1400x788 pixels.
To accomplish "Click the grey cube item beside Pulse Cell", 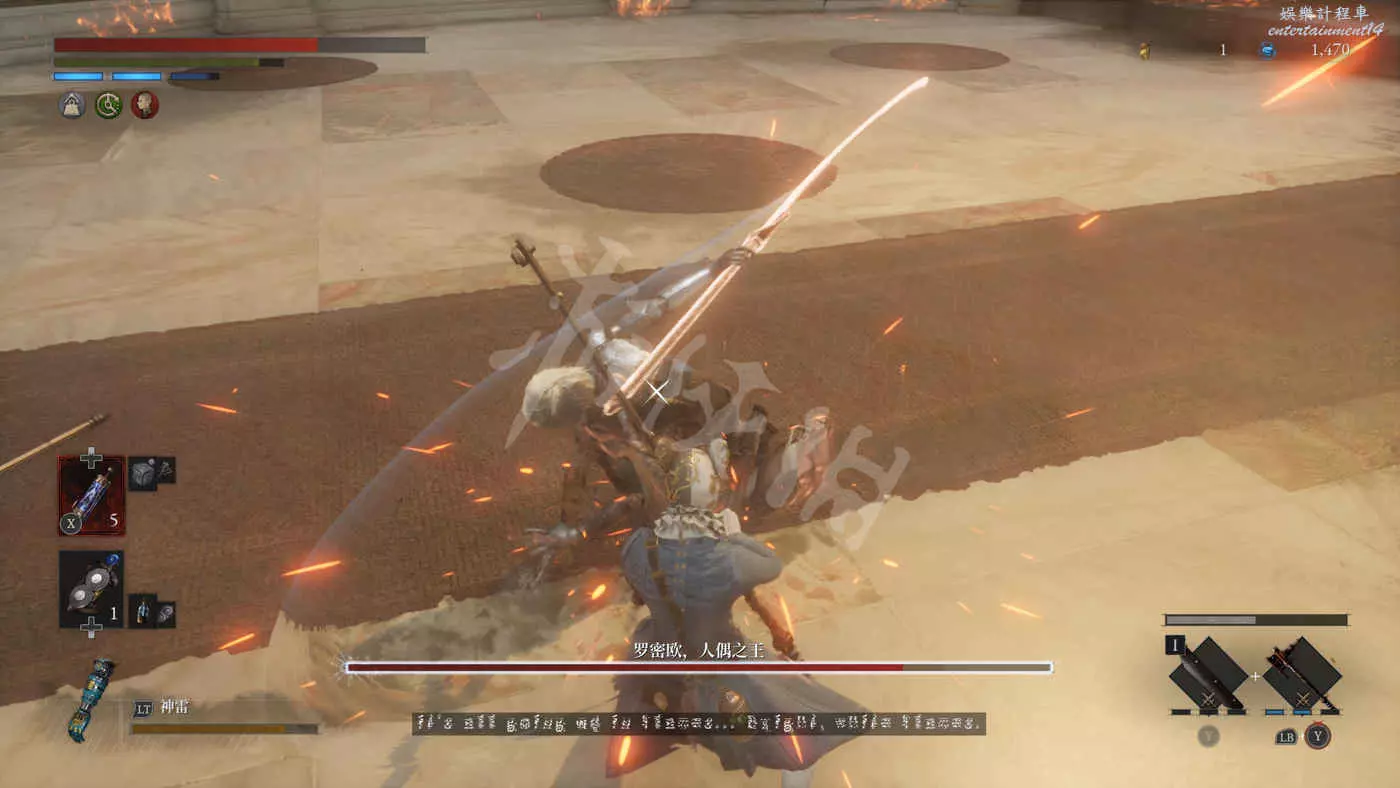I will [142, 474].
